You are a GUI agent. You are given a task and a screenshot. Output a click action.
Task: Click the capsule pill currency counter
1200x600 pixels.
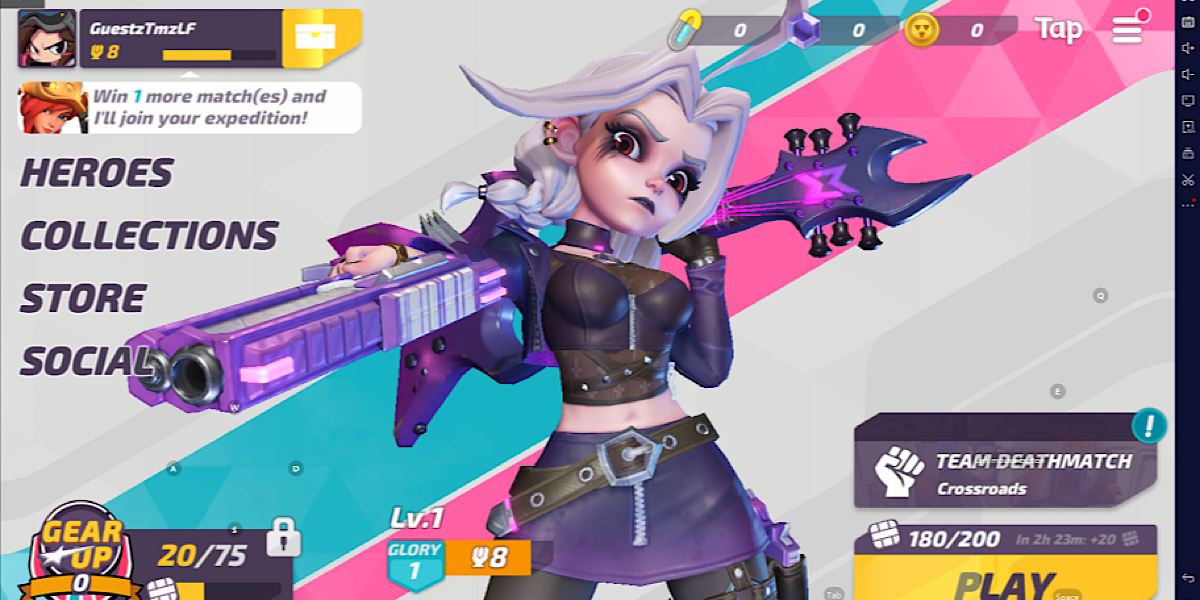[x=713, y=30]
